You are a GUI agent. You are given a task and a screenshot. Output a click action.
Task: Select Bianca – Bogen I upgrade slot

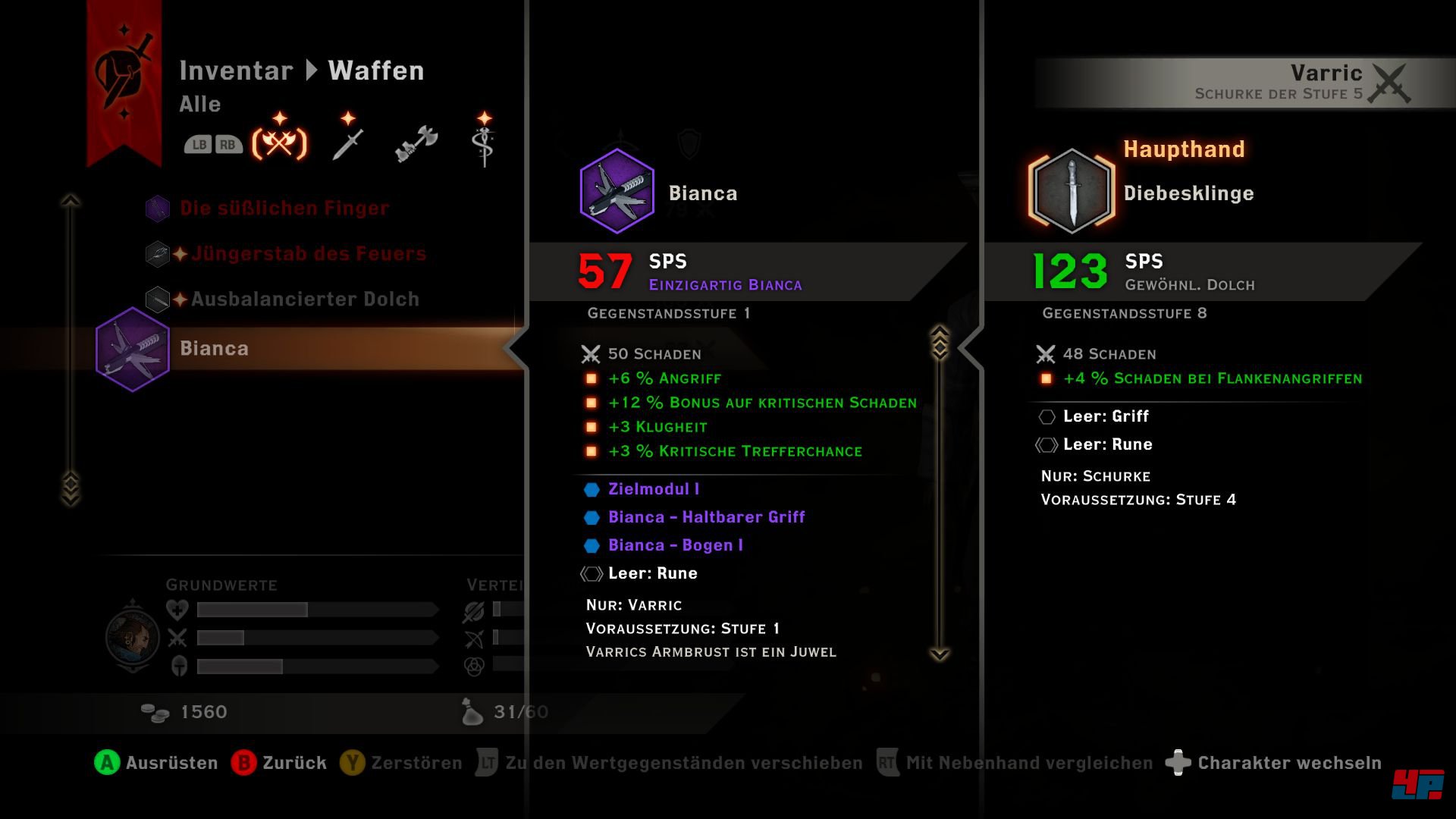pyautogui.click(x=675, y=546)
